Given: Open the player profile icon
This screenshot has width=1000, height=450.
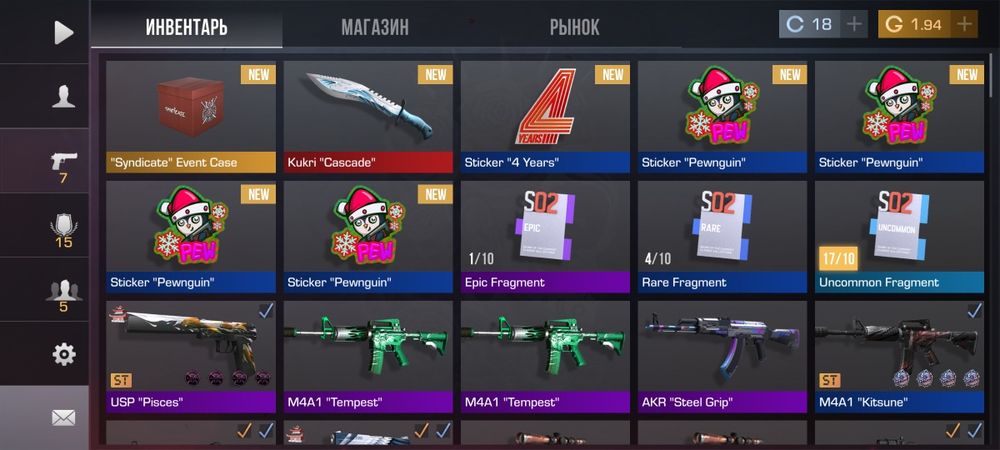Looking at the screenshot, I should pos(63,96).
